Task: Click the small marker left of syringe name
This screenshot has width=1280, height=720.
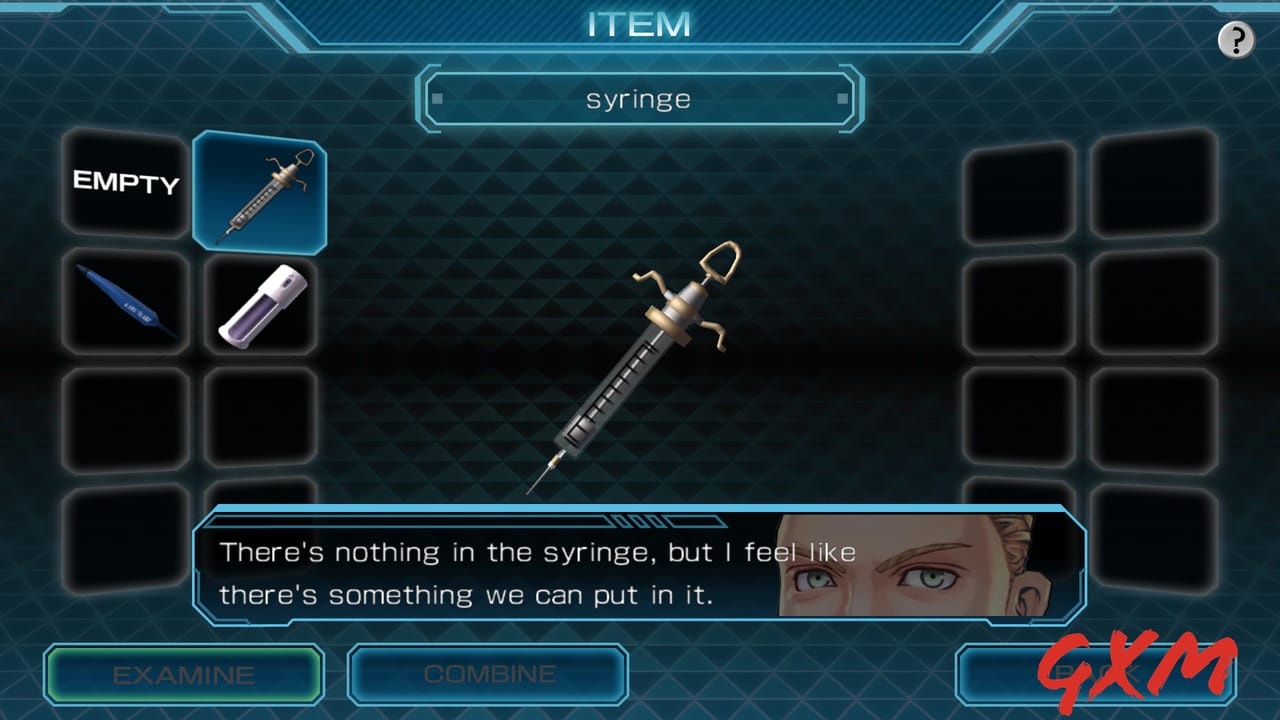Action: 435,98
